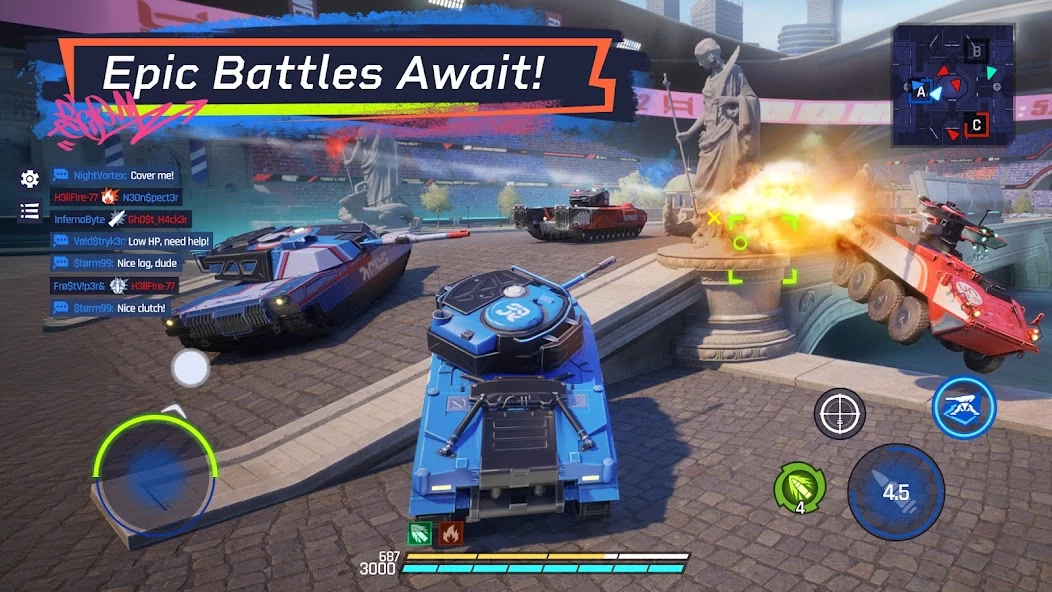1052x592 pixels.
Task: Use the green missile ability
Action: pos(799,489)
